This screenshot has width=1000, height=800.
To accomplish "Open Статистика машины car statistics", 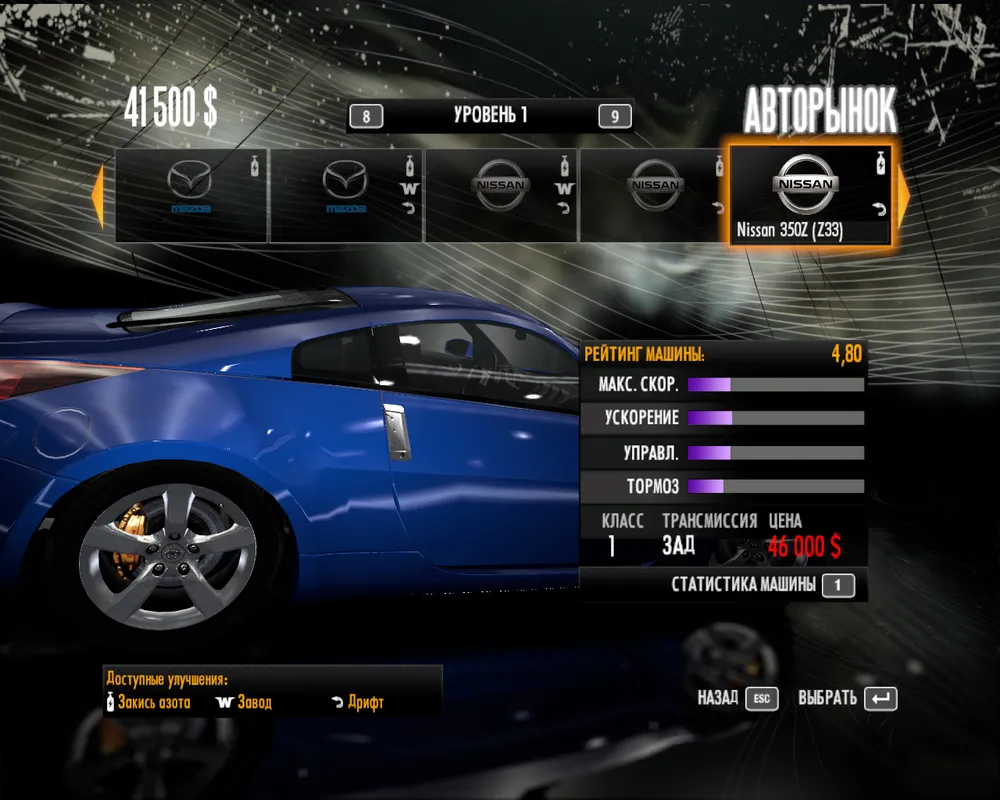I will click(762, 585).
